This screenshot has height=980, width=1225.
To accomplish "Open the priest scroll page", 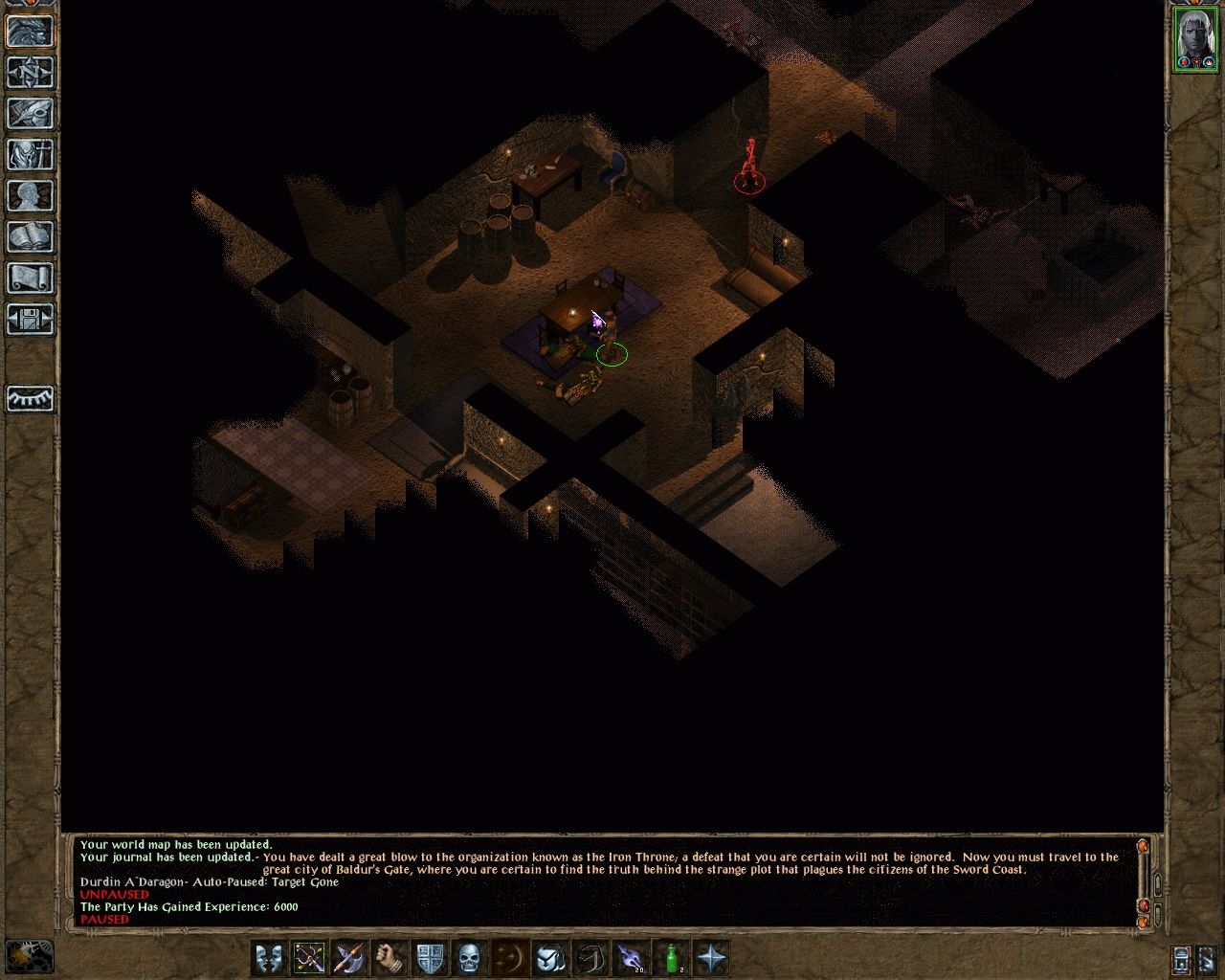I will (x=31, y=278).
